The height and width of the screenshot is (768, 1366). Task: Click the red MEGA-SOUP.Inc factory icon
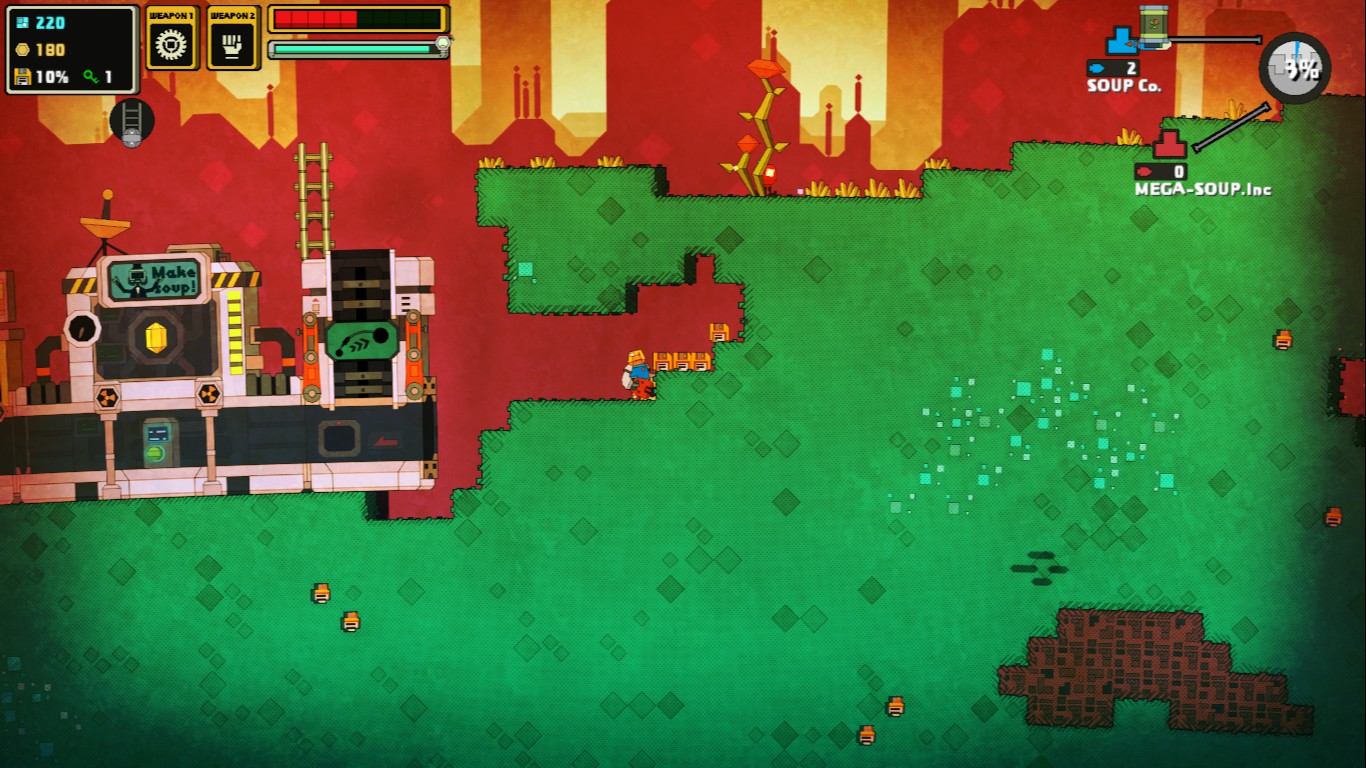pyautogui.click(x=1168, y=145)
